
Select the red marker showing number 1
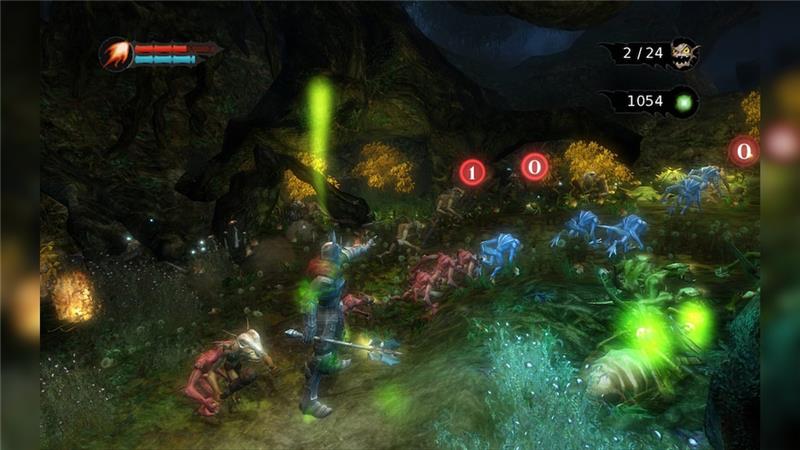[473, 172]
